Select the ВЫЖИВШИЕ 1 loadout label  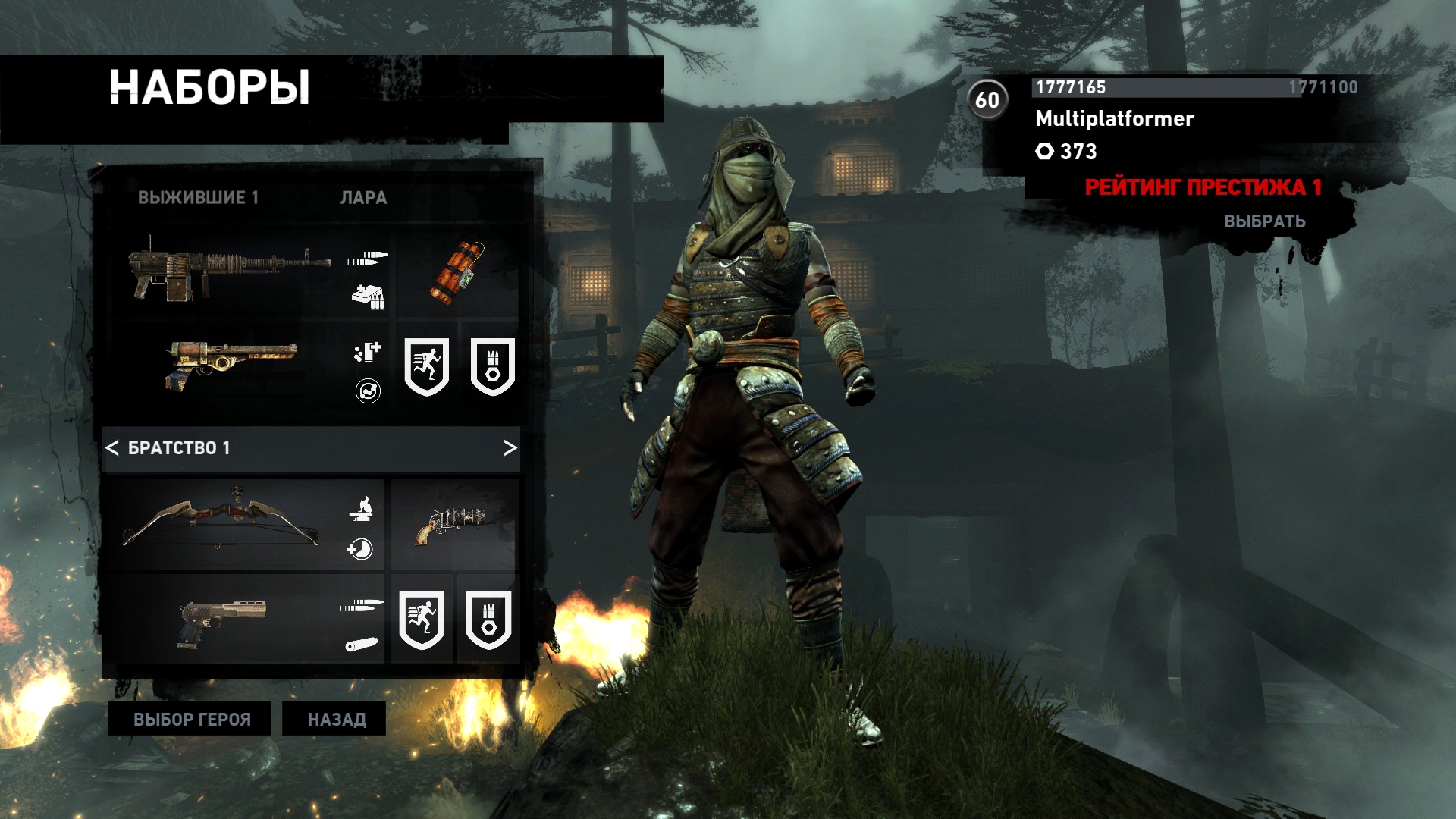tap(198, 198)
